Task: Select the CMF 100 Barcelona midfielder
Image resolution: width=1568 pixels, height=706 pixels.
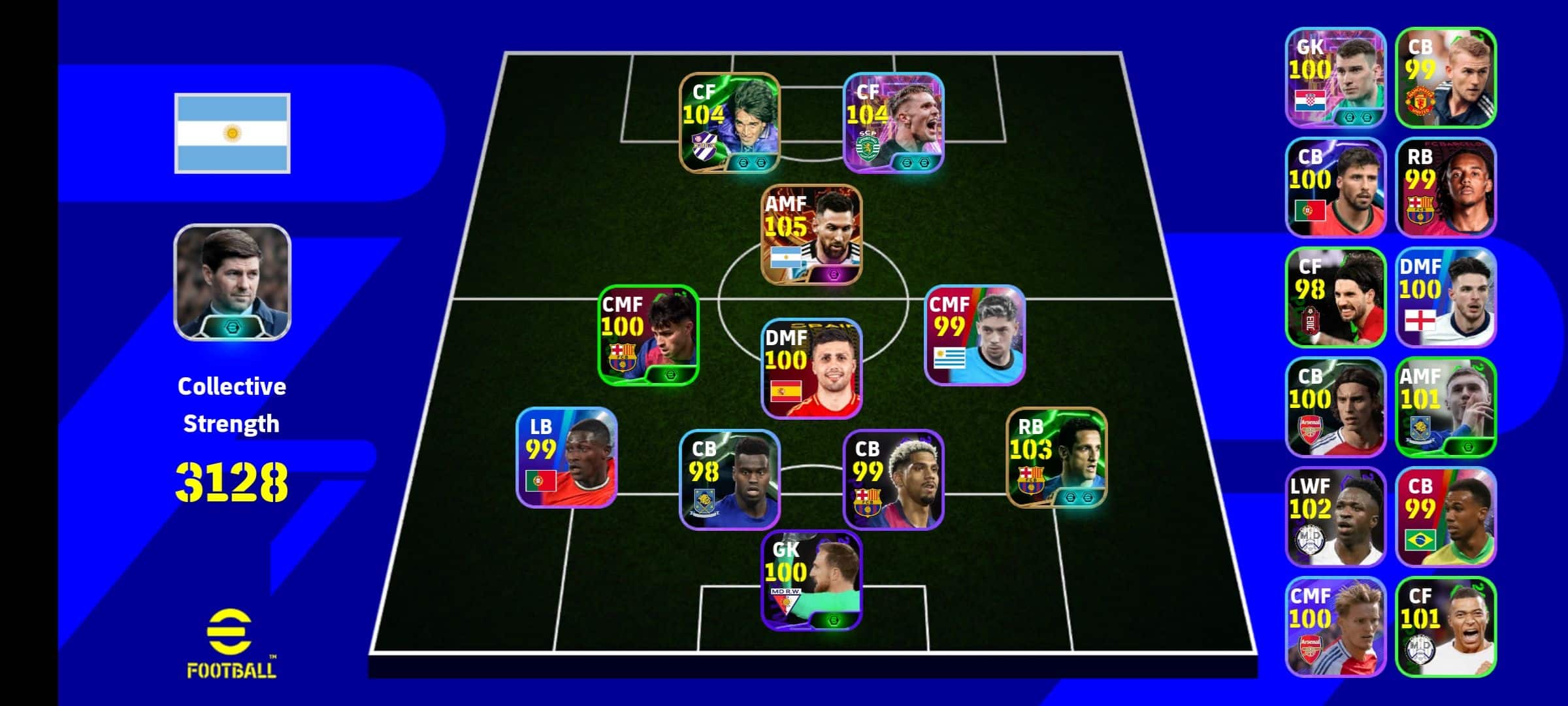Action: (x=648, y=335)
